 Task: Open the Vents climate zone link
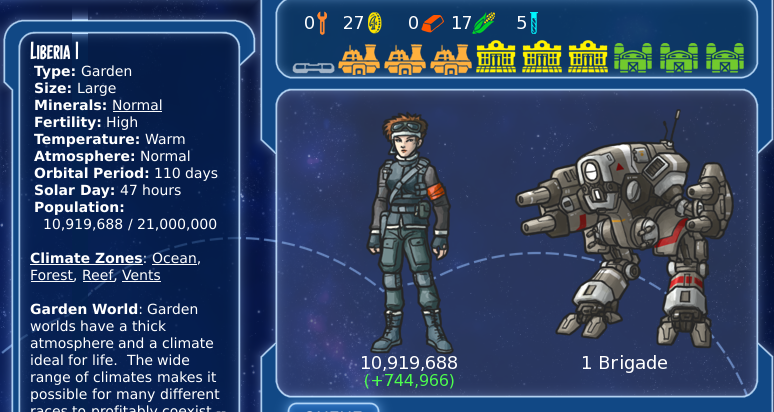pyautogui.click(x=141, y=275)
